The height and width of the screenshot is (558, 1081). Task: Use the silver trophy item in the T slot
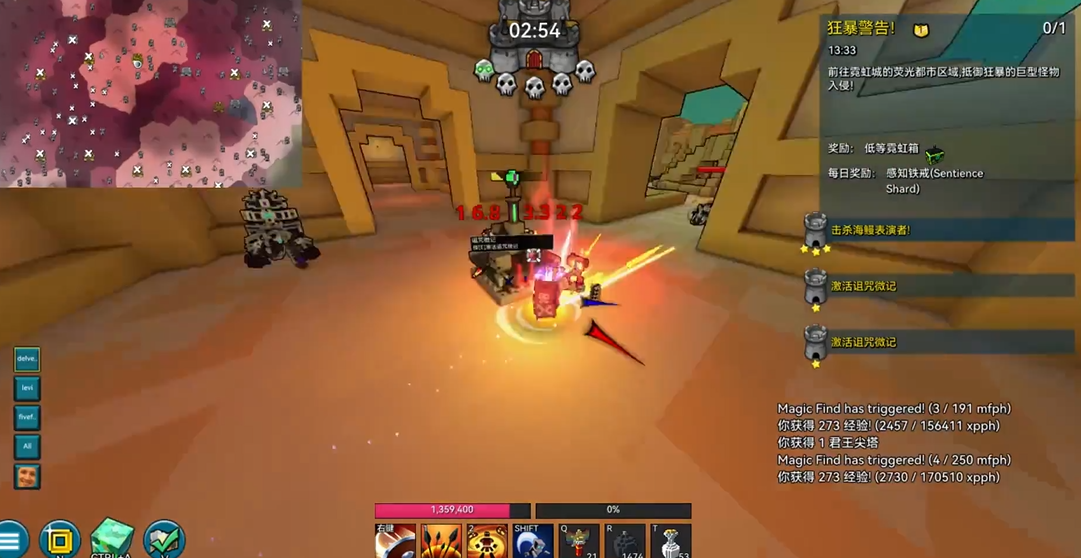coord(670,542)
